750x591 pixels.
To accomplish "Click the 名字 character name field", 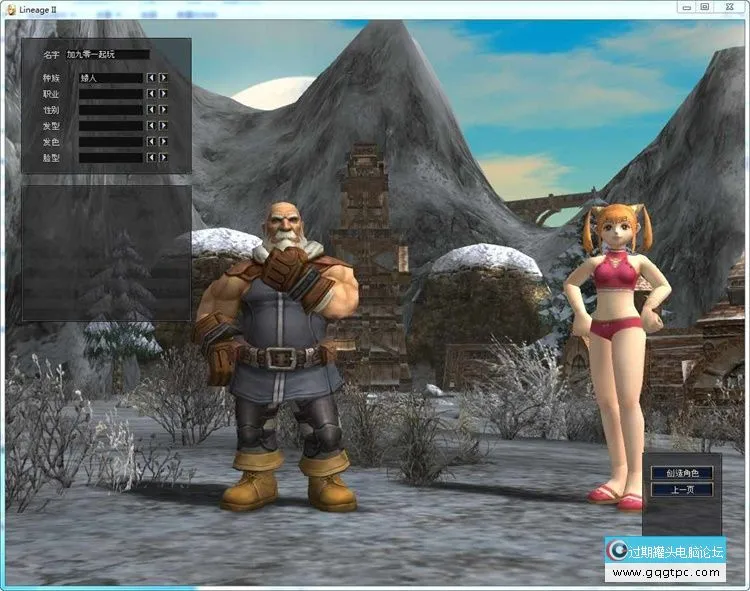I will point(108,55).
